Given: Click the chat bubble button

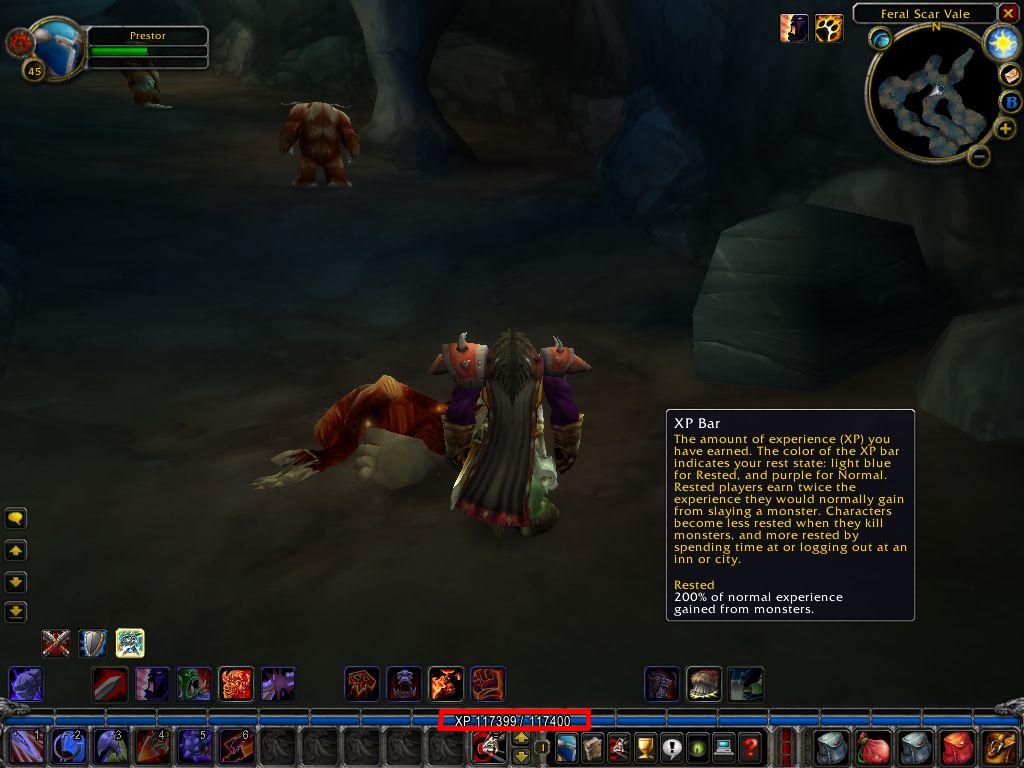Looking at the screenshot, I should pyautogui.click(x=15, y=518).
